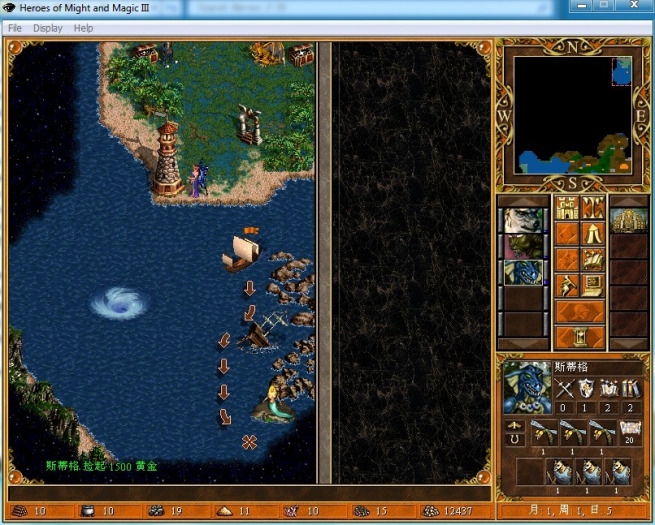Open the Help menu

coord(83,28)
